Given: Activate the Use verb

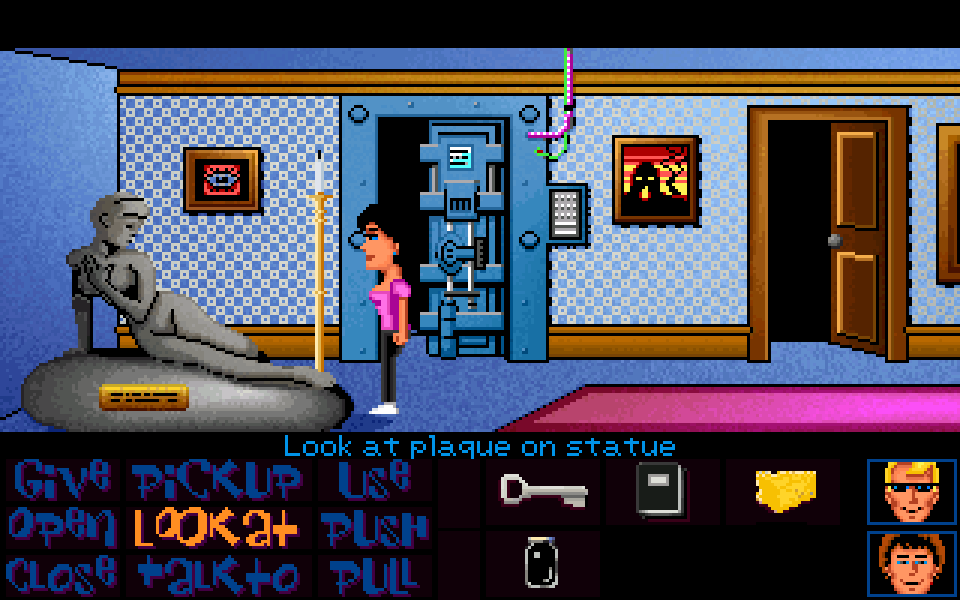Looking at the screenshot, I should (x=373, y=479).
